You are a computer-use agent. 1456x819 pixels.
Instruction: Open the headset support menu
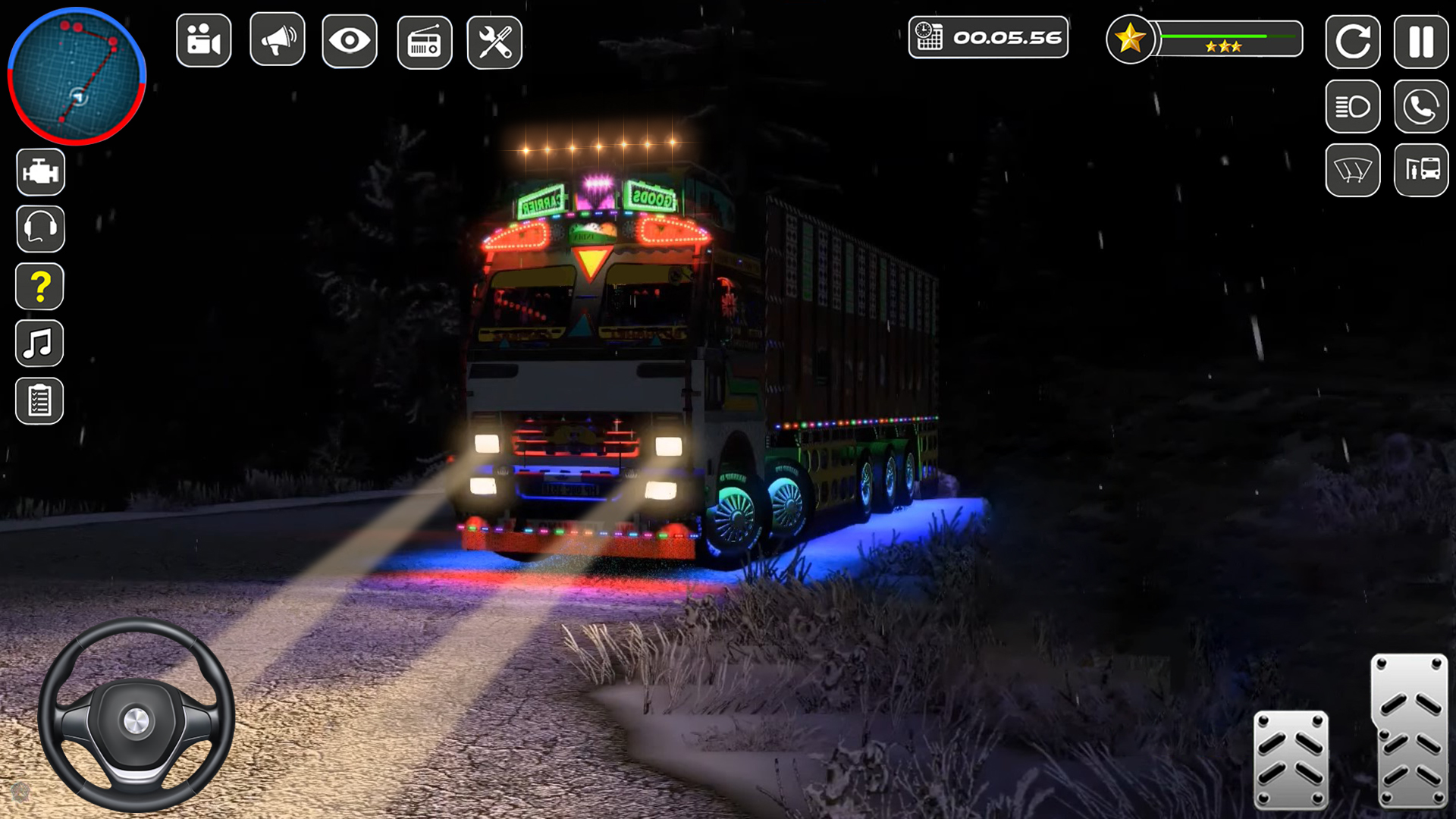click(x=39, y=228)
